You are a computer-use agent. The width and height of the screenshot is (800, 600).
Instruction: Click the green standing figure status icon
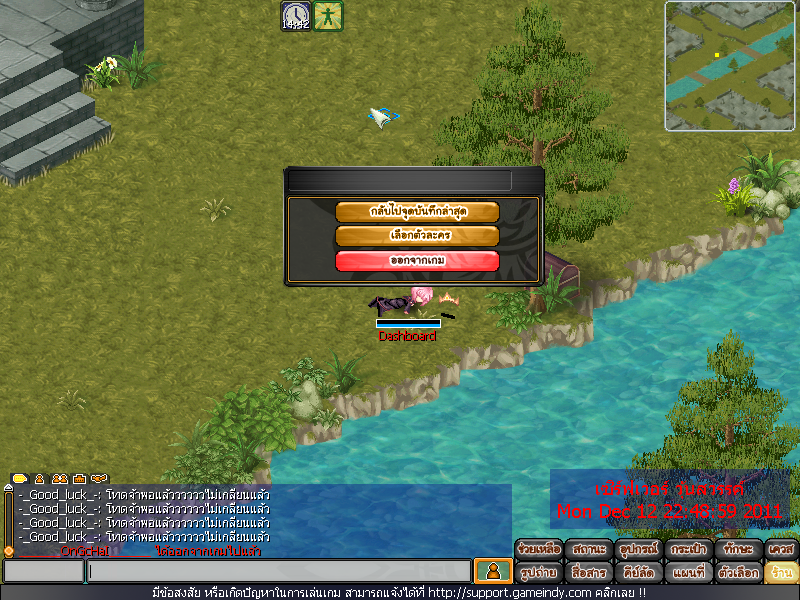pos(328,15)
